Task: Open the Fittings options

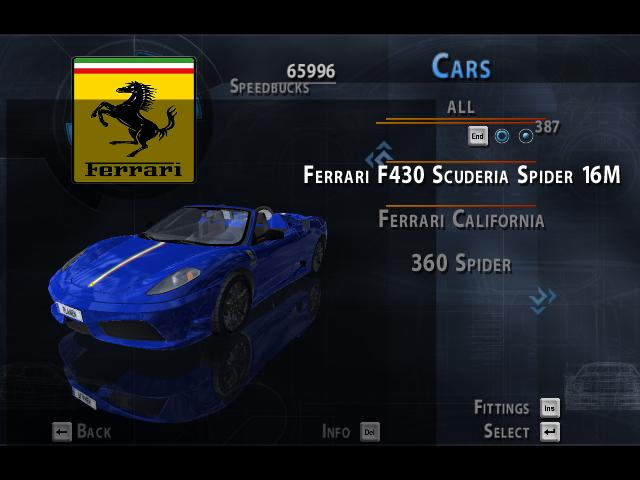Action: point(516,408)
